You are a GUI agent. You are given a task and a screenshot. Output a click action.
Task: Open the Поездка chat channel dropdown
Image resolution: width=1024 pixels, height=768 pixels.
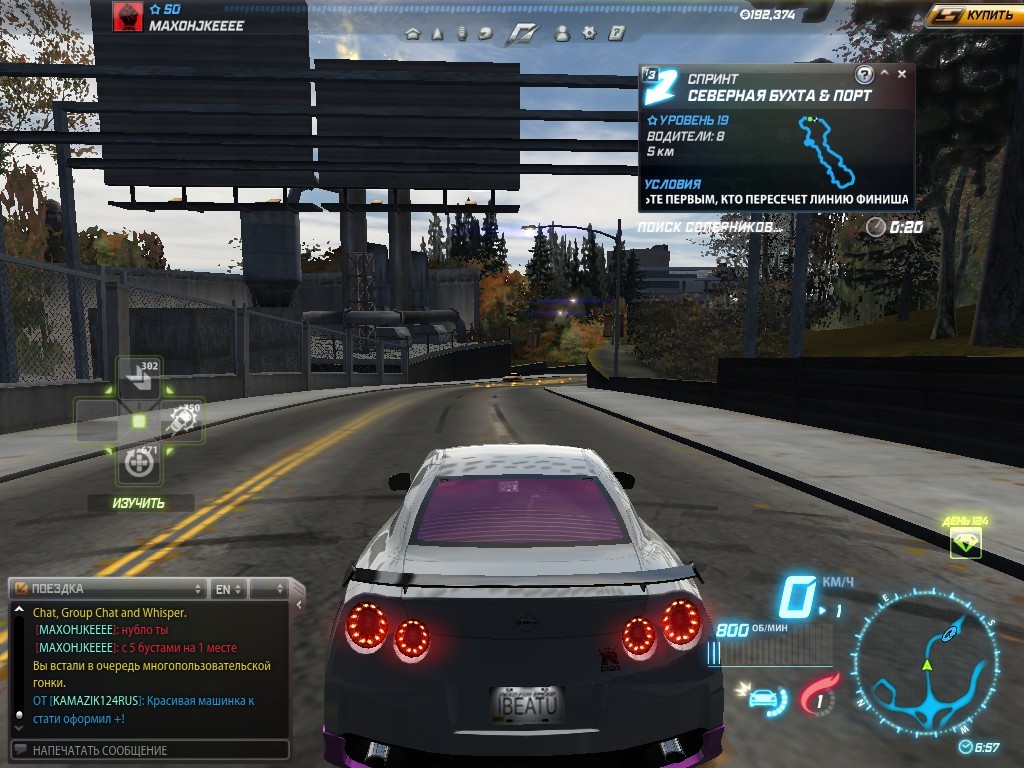[x=109, y=588]
